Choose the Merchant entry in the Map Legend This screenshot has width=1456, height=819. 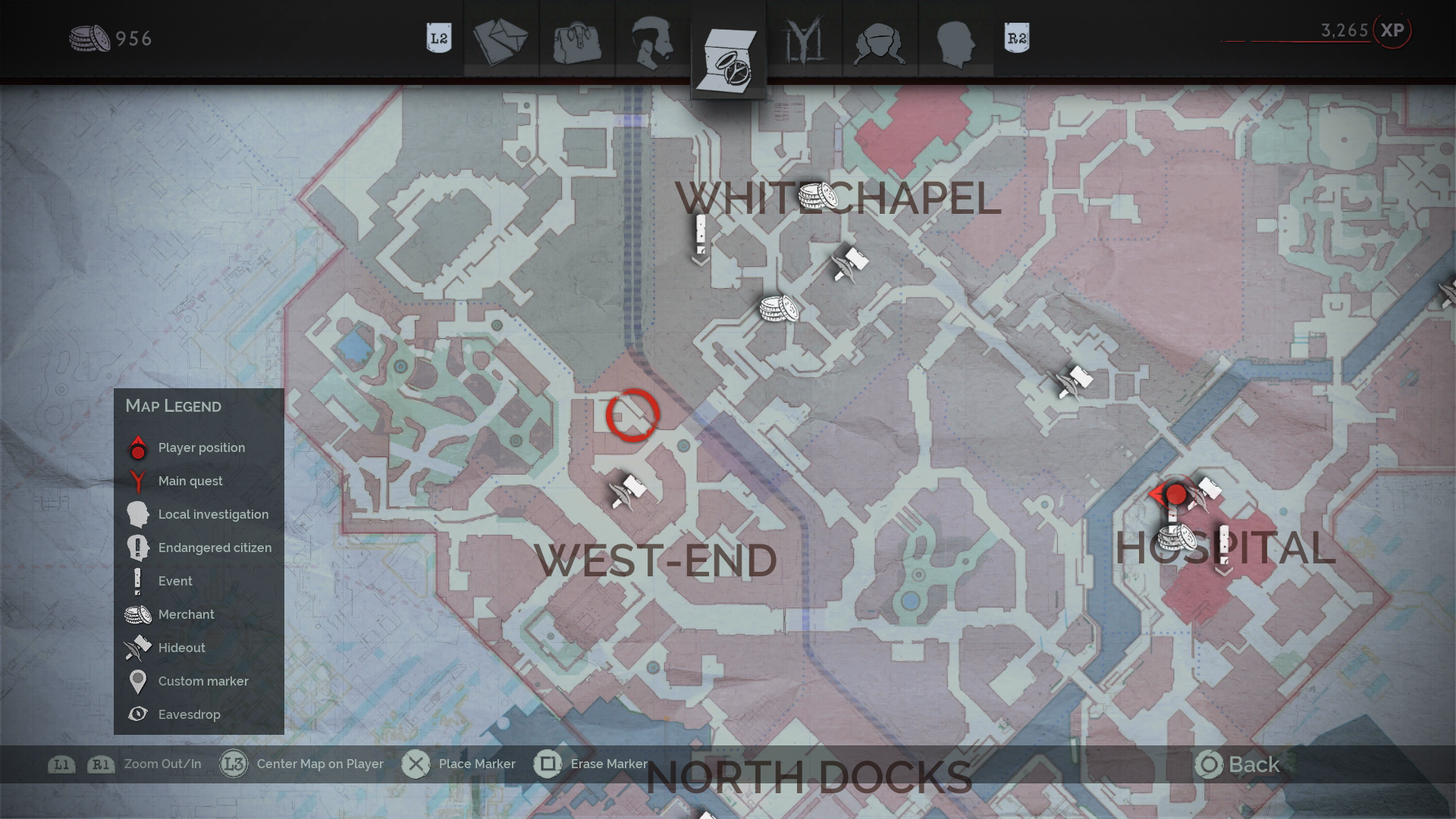pyautogui.click(x=186, y=614)
